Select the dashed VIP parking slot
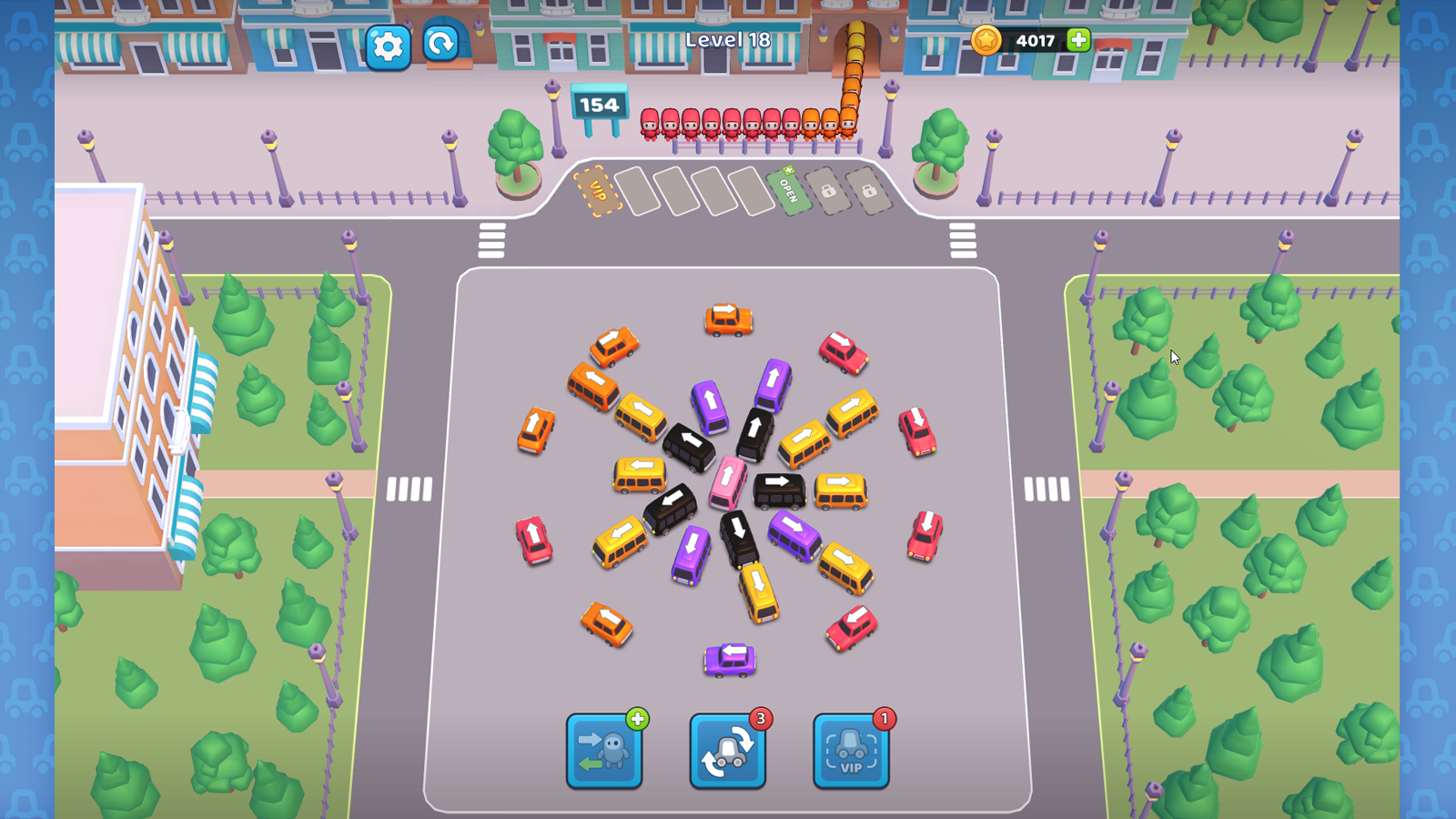The width and height of the screenshot is (1456, 819). click(x=596, y=191)
